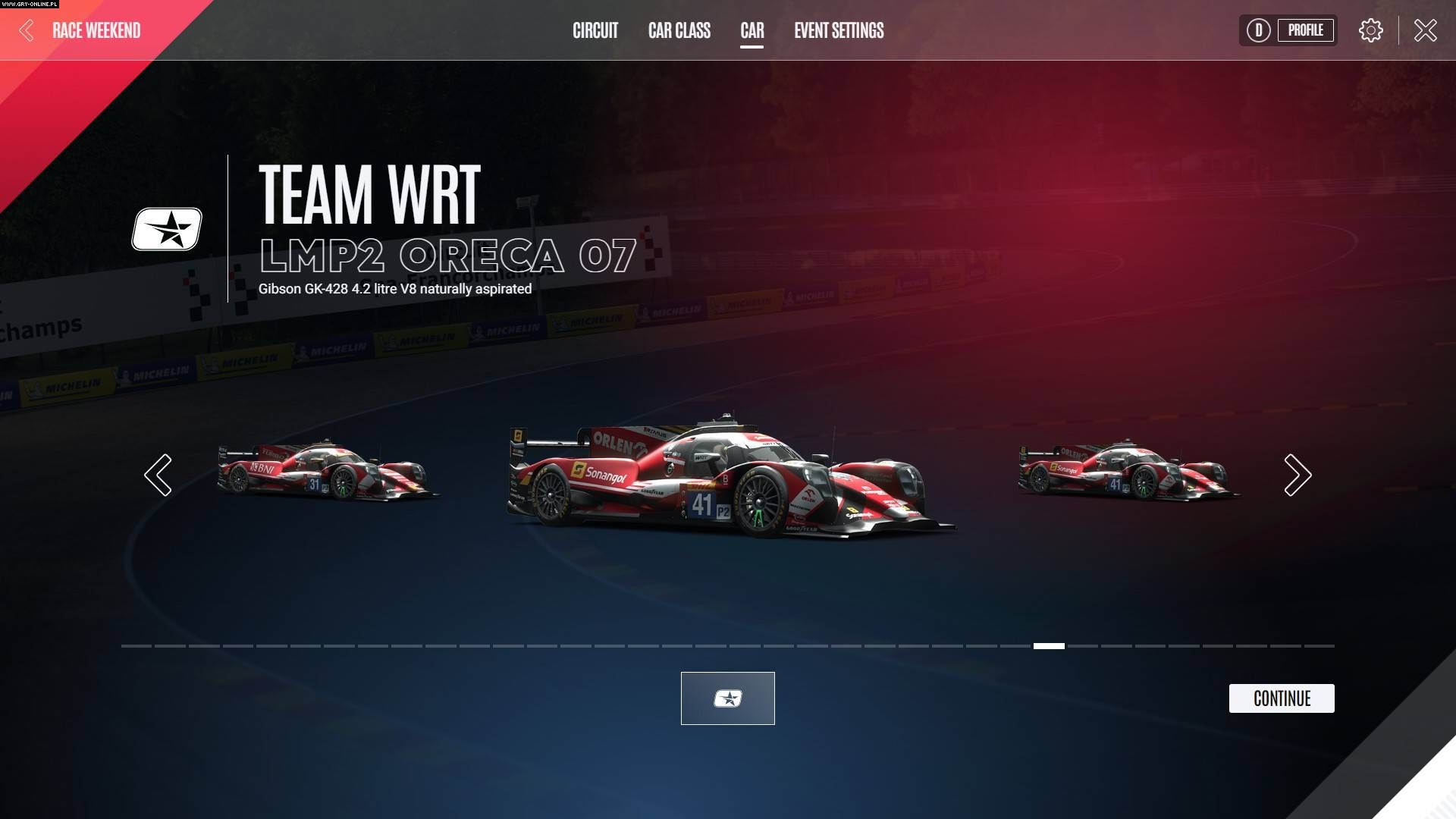This screenshot has height=819, width=1456.
Task: Open settings via the gear icon
Action: [1370, 30]
